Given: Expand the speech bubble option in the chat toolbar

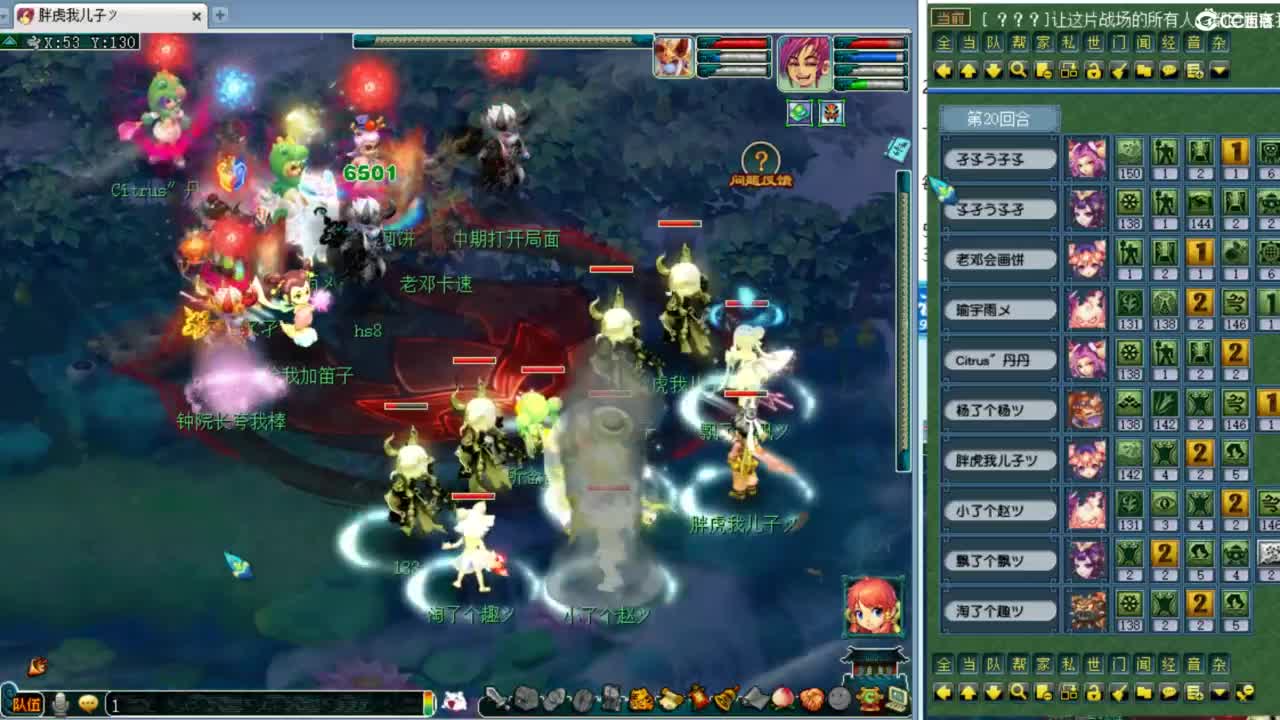Looking at the screenshot, I should [1168, 70].
